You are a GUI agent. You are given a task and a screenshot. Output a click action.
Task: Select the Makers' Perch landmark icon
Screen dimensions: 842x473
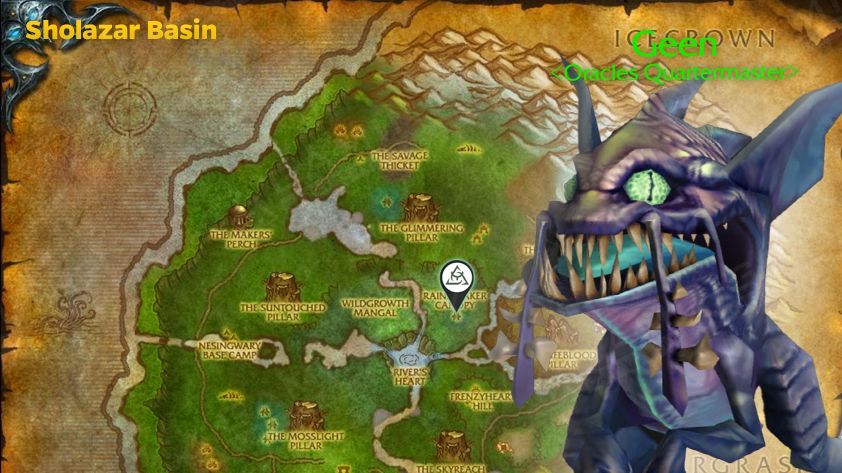click(x=239, y=218)
